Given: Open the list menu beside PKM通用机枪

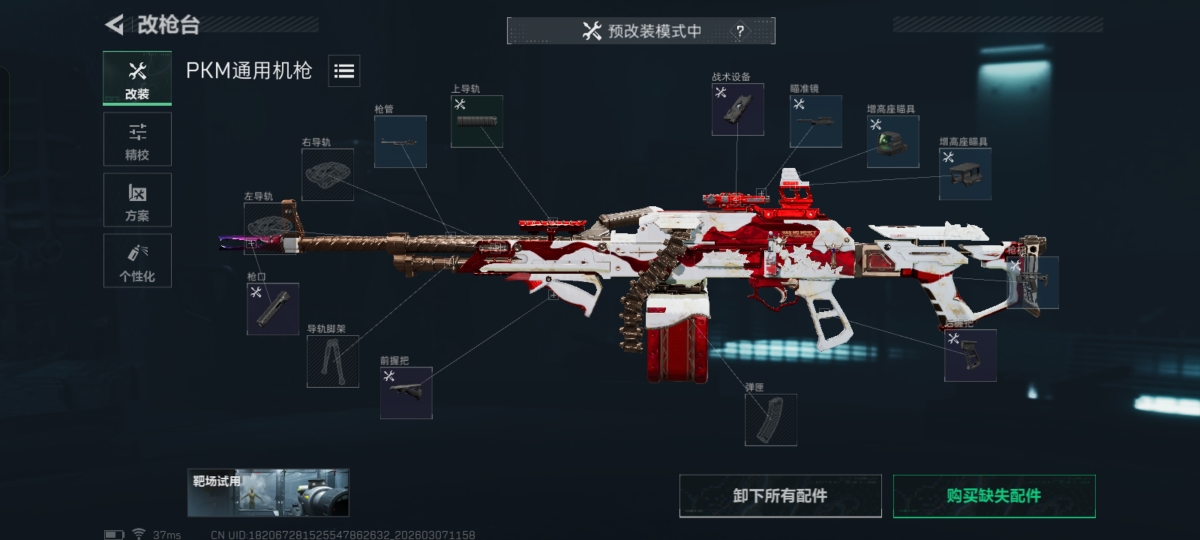Looking at the screenshot, I should click(344, 71).
